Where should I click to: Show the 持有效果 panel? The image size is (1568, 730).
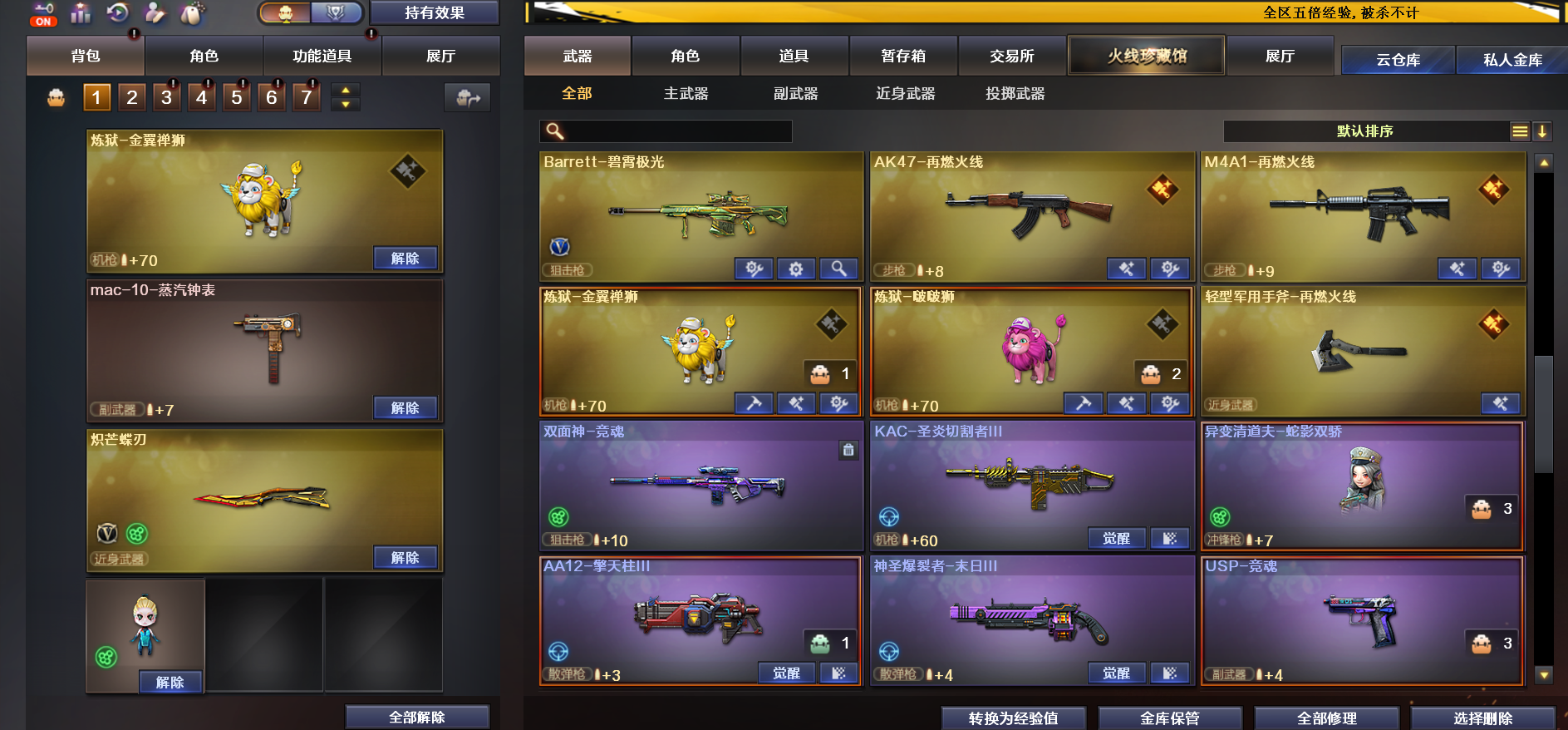[x=434, y=13]
